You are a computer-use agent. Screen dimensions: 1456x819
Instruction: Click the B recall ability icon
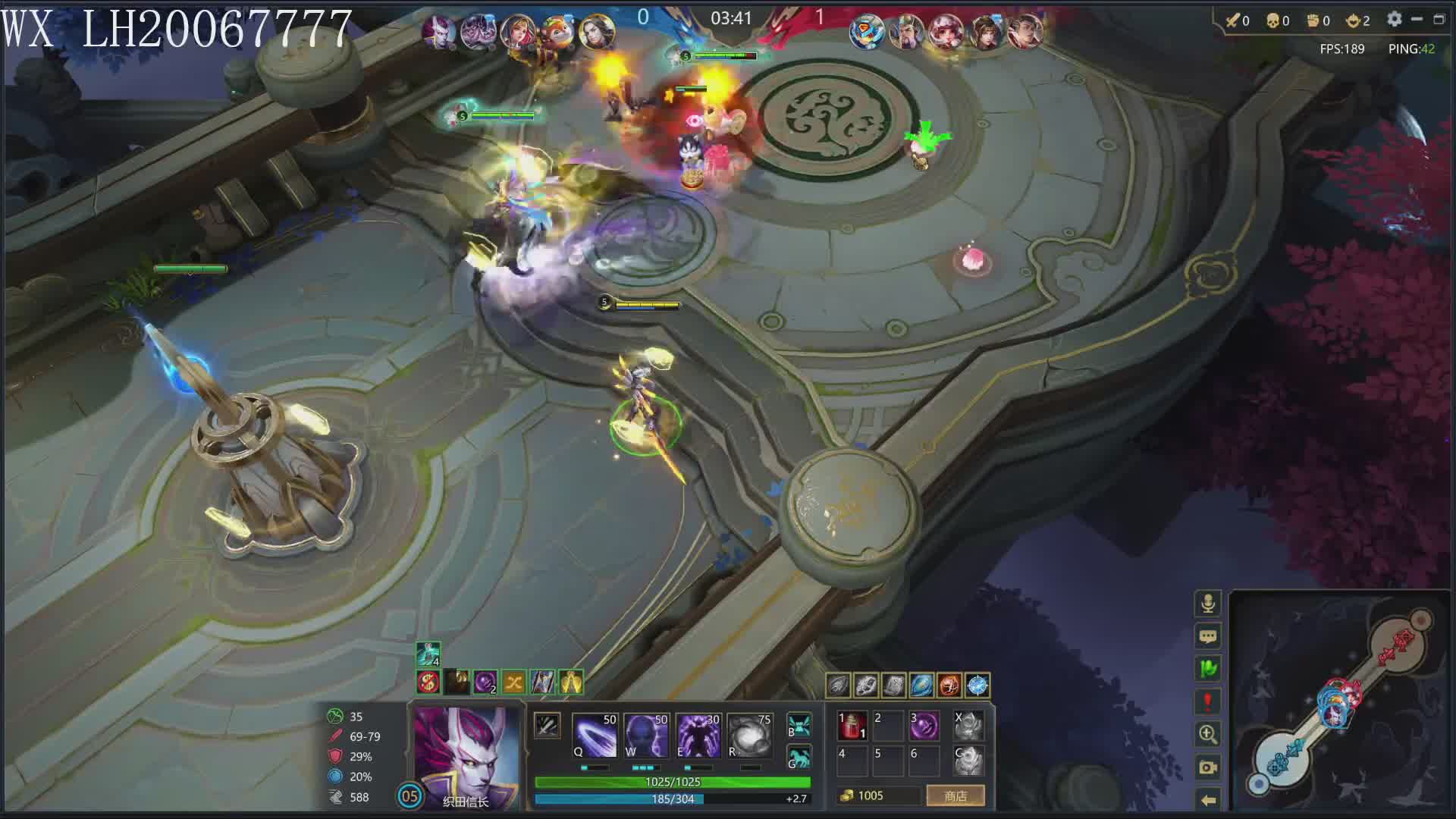coord(799,725)
